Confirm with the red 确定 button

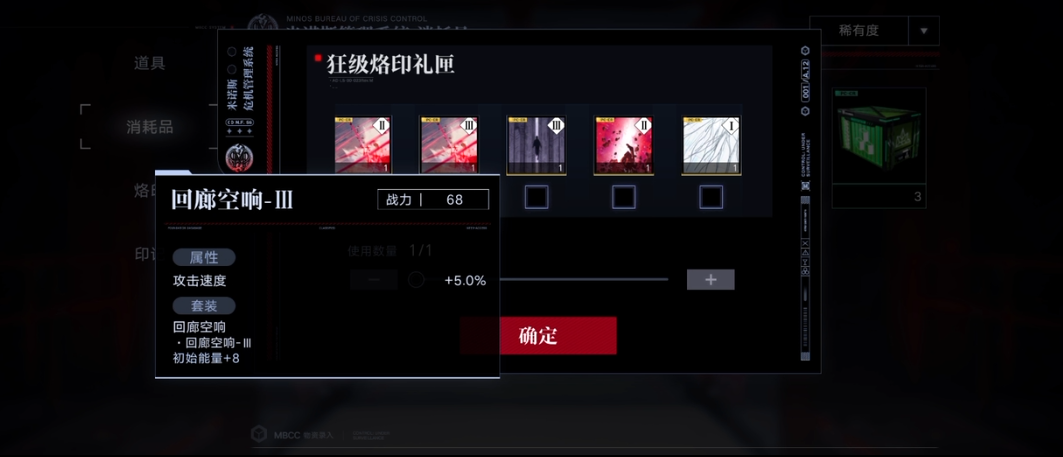tap(538, 336)
